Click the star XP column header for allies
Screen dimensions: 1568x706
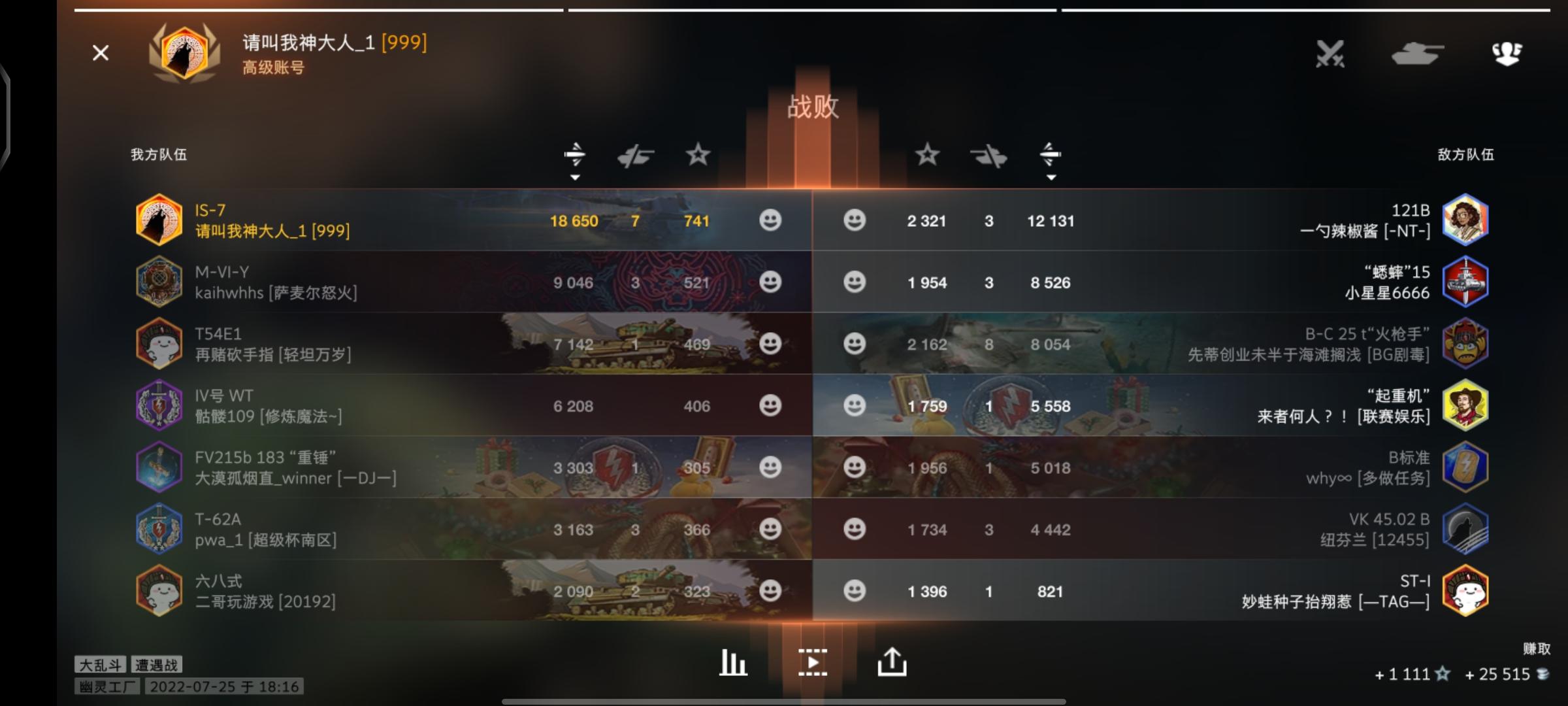click(x=697, y=156)
